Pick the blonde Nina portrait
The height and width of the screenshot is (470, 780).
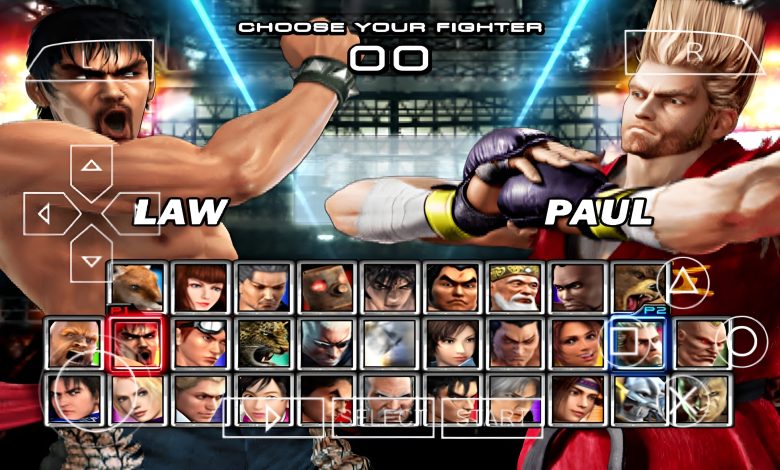pos(138,399)
